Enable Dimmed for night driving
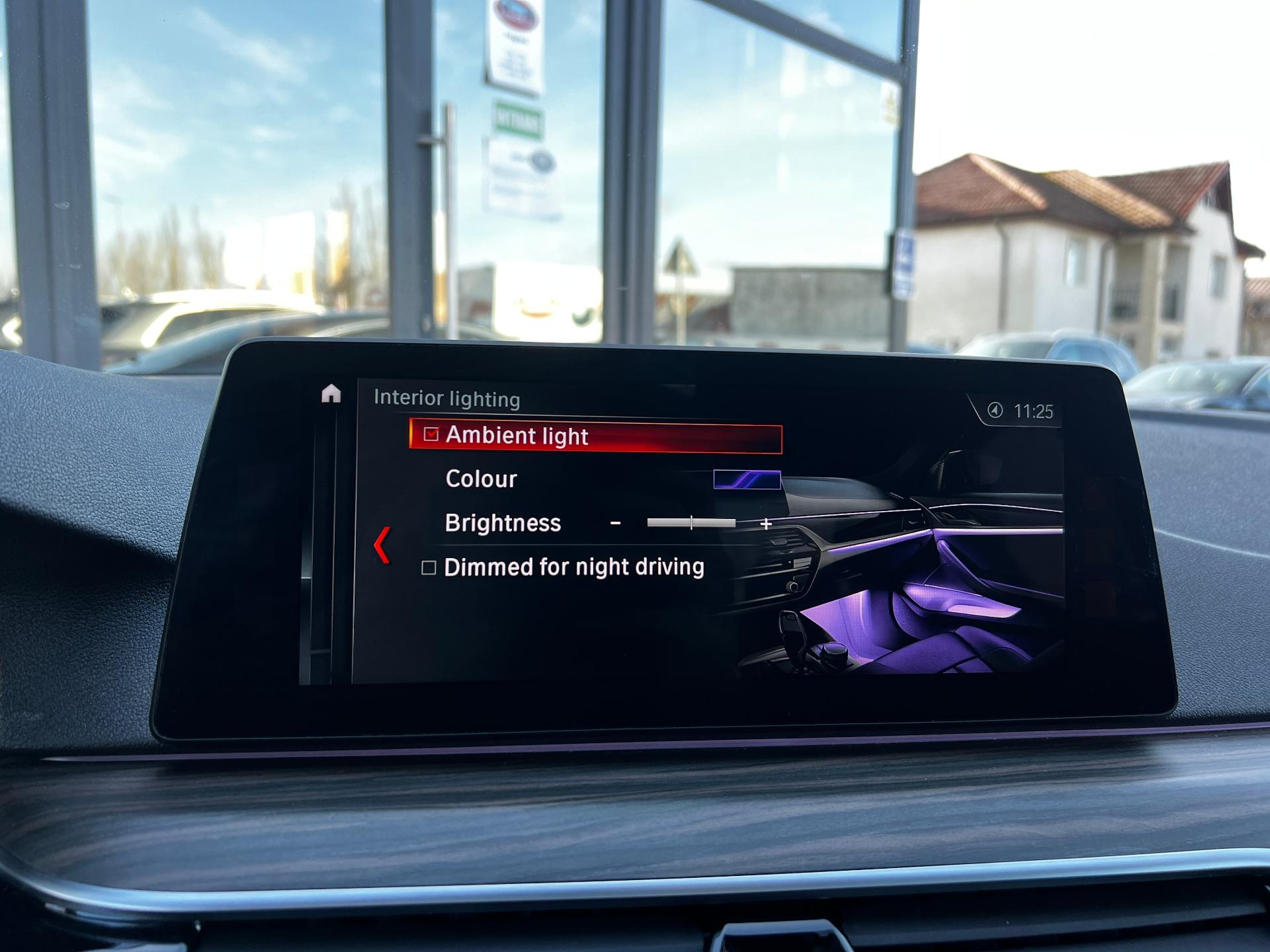Image resolution: width=1270 pixels, height=952 pixels. 429,567
